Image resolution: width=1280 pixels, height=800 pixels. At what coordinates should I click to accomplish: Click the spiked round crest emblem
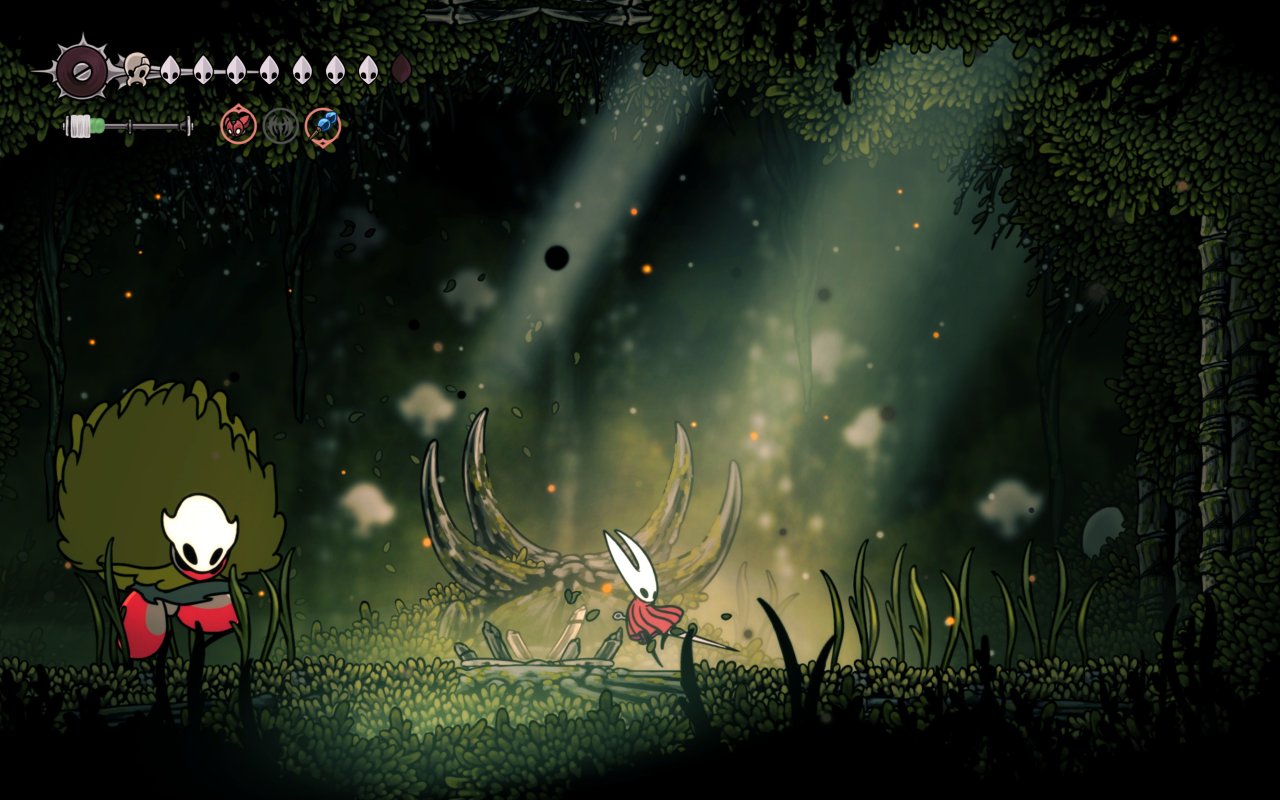pos(82,70)
